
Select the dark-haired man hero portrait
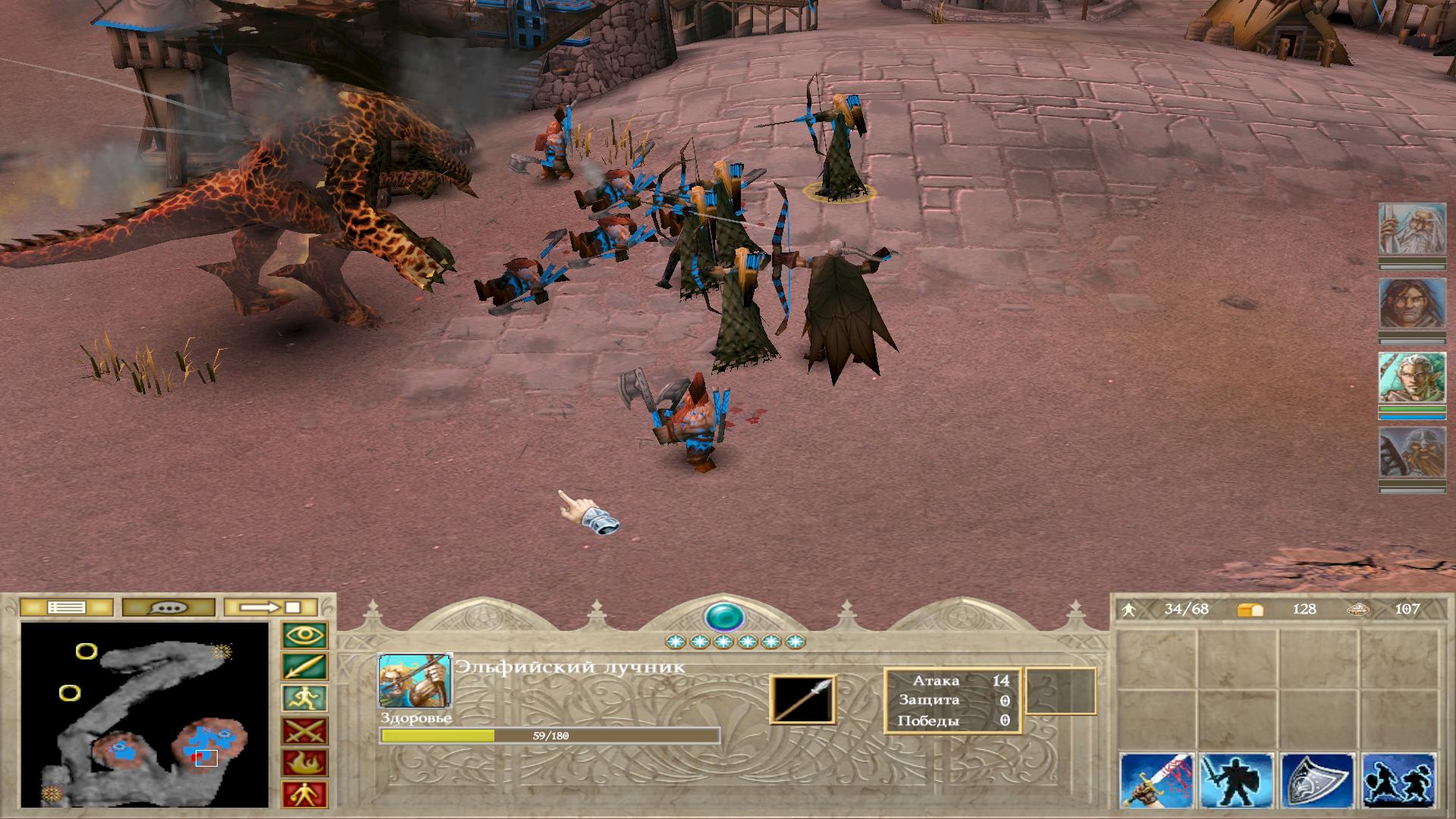coord(1411,304)
